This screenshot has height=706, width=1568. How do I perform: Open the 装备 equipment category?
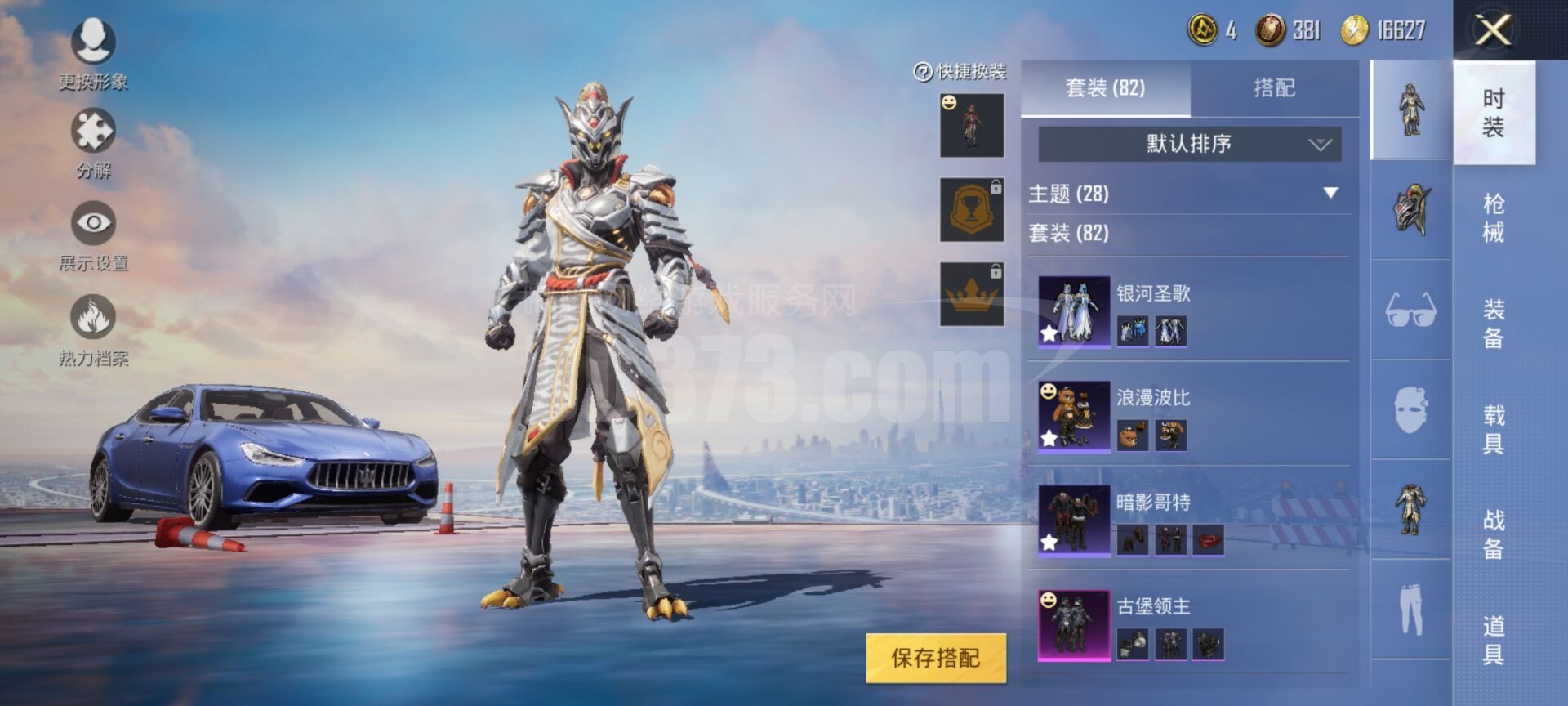point(1494,324)
